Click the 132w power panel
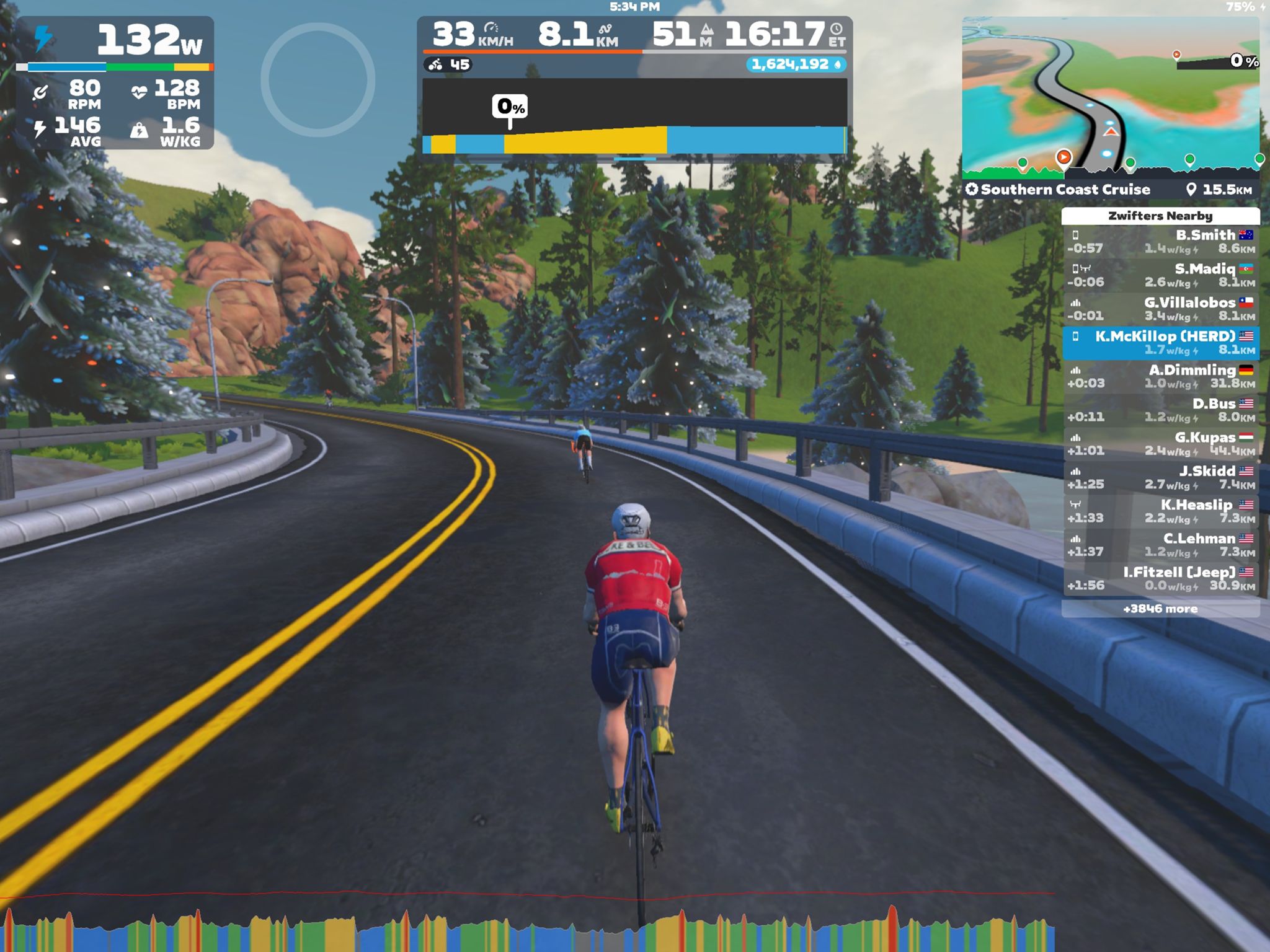This screenshot has width=1270, height=952. [115, 82]
